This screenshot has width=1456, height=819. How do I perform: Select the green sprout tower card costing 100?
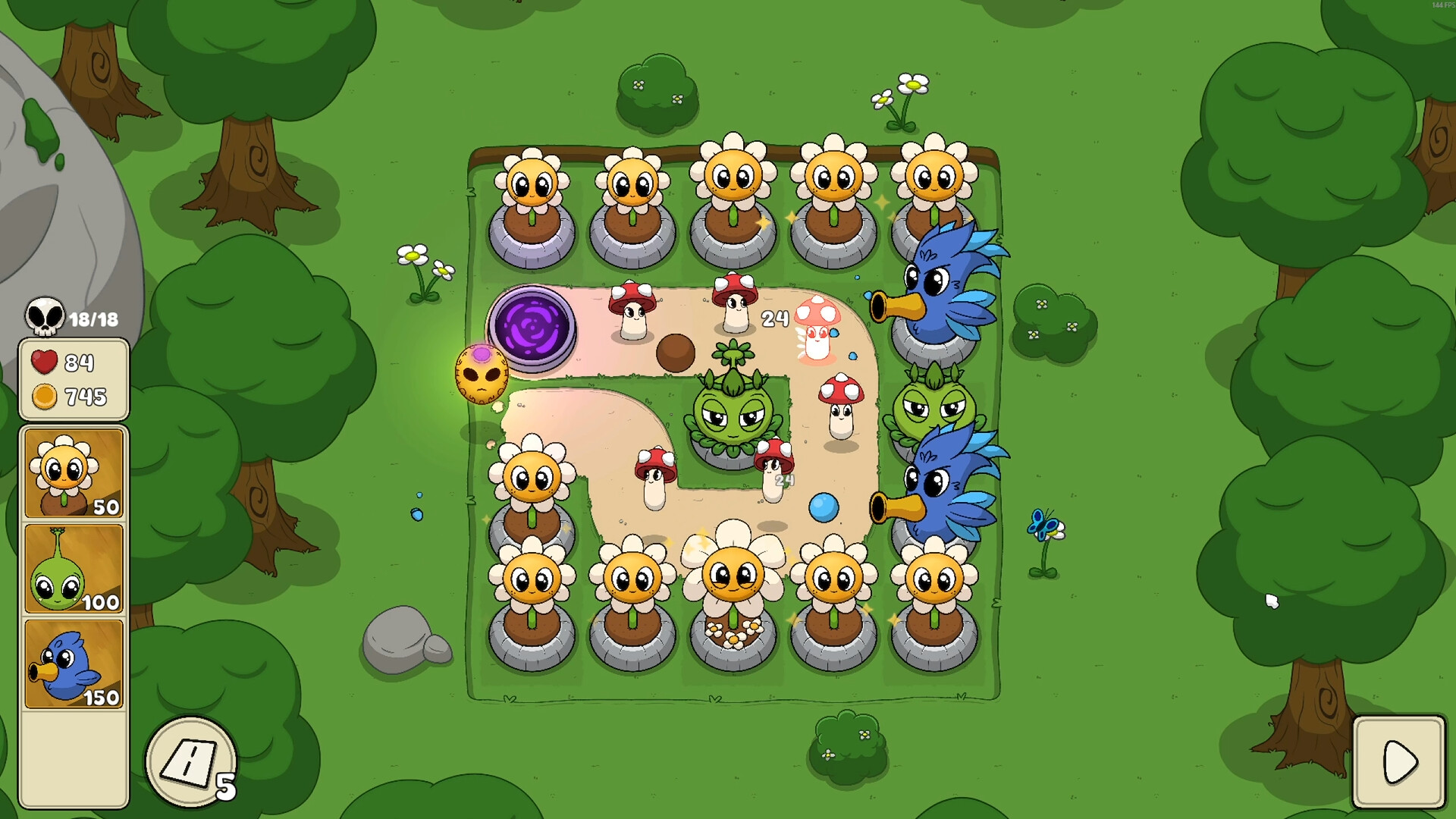point(74,567)
